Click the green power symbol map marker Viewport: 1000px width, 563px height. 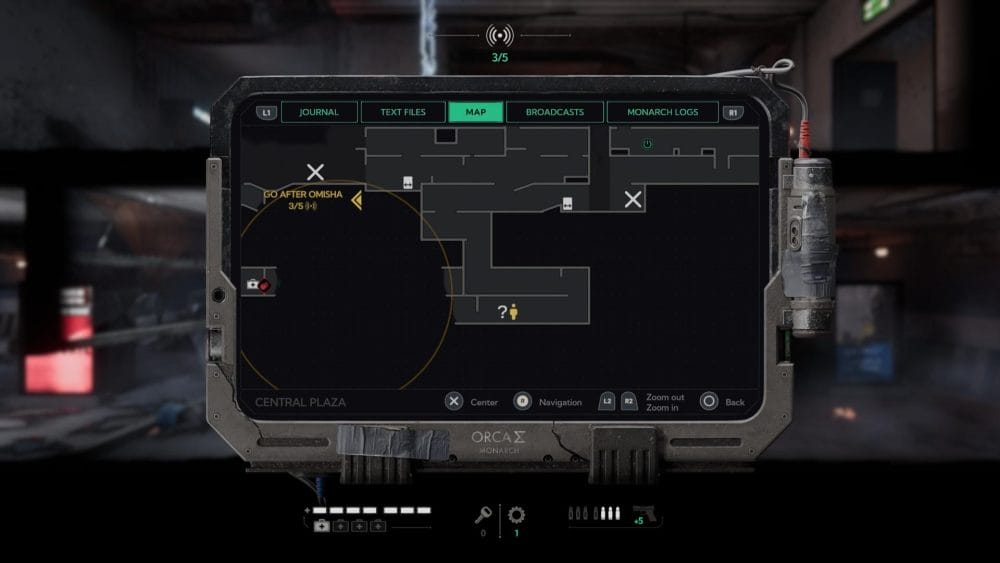647,144
